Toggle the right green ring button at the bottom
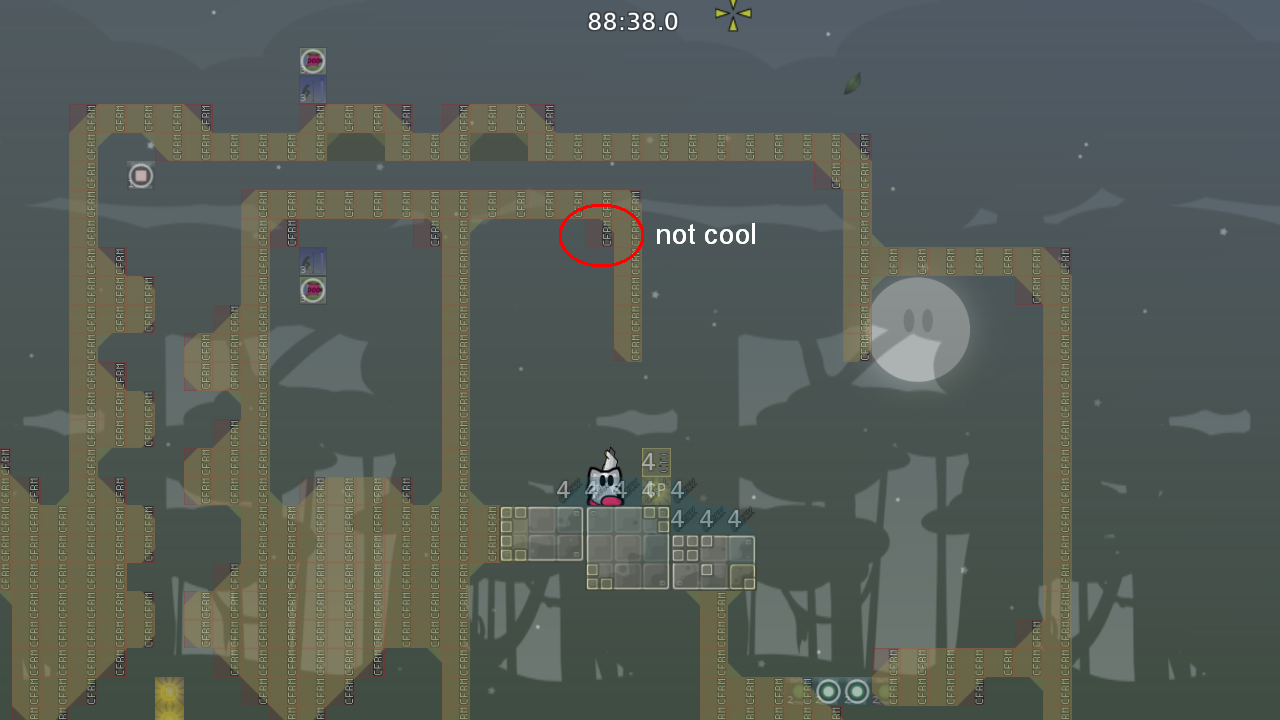The height and width of the screenshot is (720, 1280). (857, 691)
